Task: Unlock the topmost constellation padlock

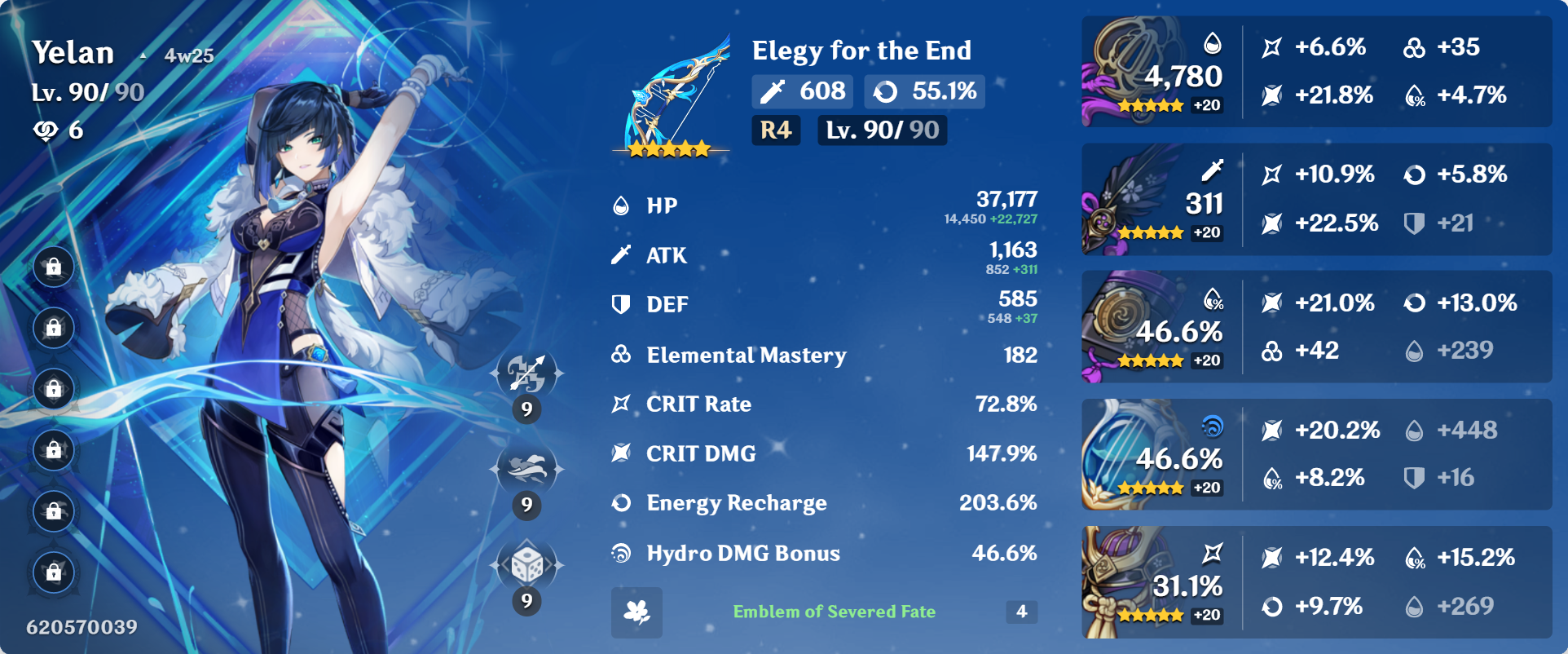Action: click(x=54, y=266)
